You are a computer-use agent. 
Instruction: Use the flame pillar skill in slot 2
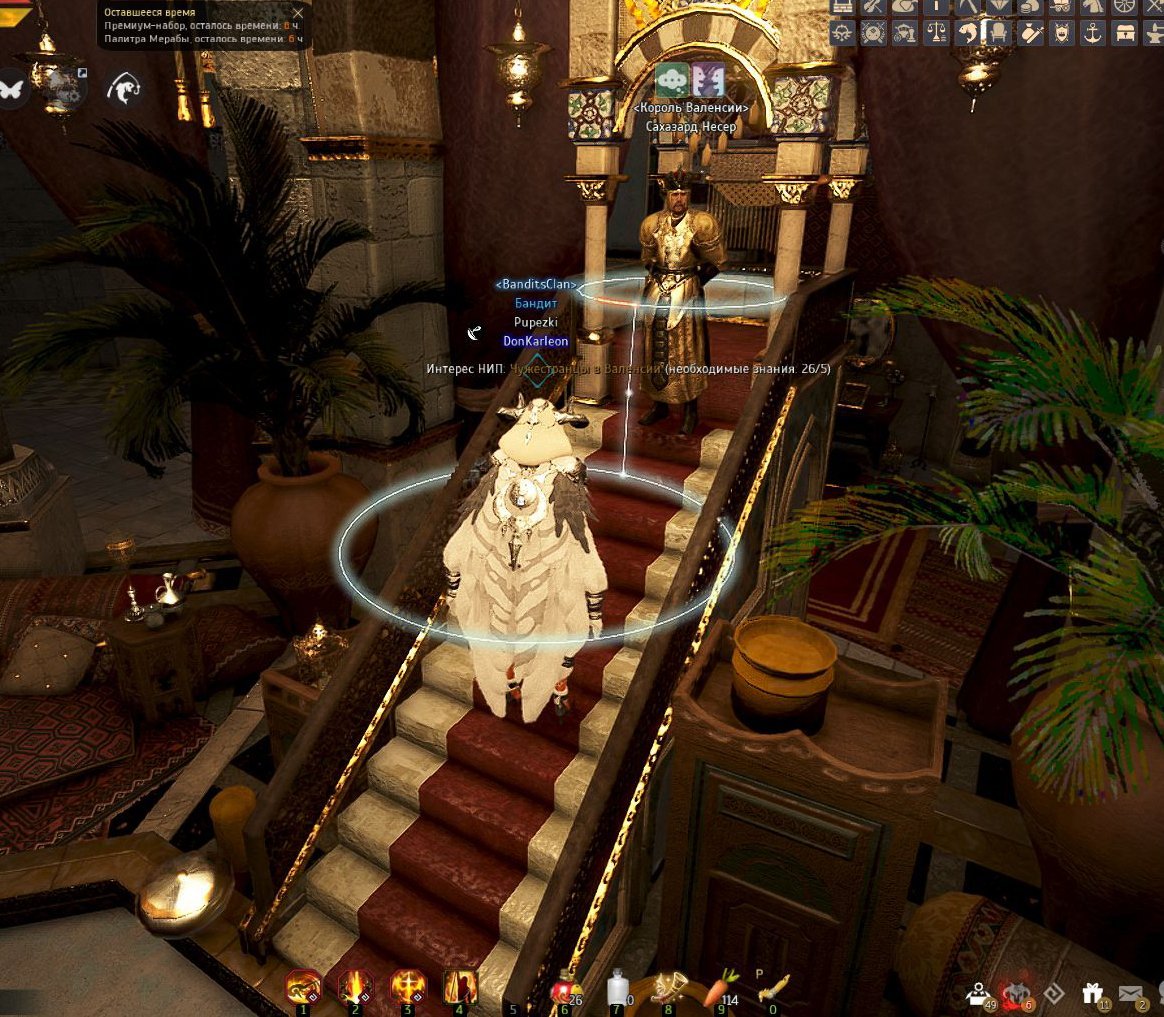coord(356,989)
